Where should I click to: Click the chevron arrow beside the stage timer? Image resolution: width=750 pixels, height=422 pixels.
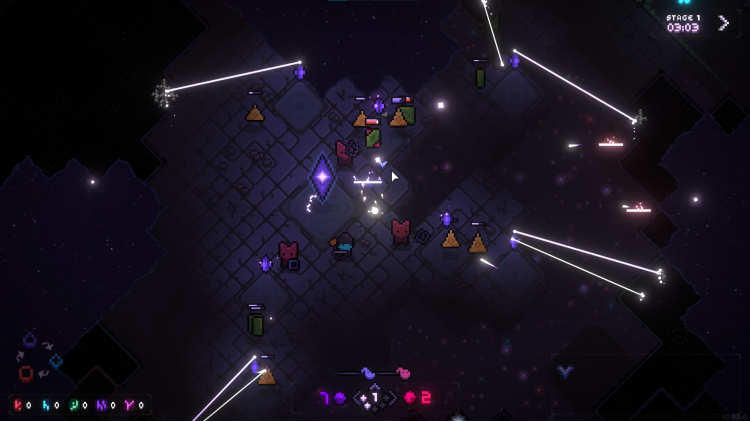pyautogui.click(x=723, y=22)
